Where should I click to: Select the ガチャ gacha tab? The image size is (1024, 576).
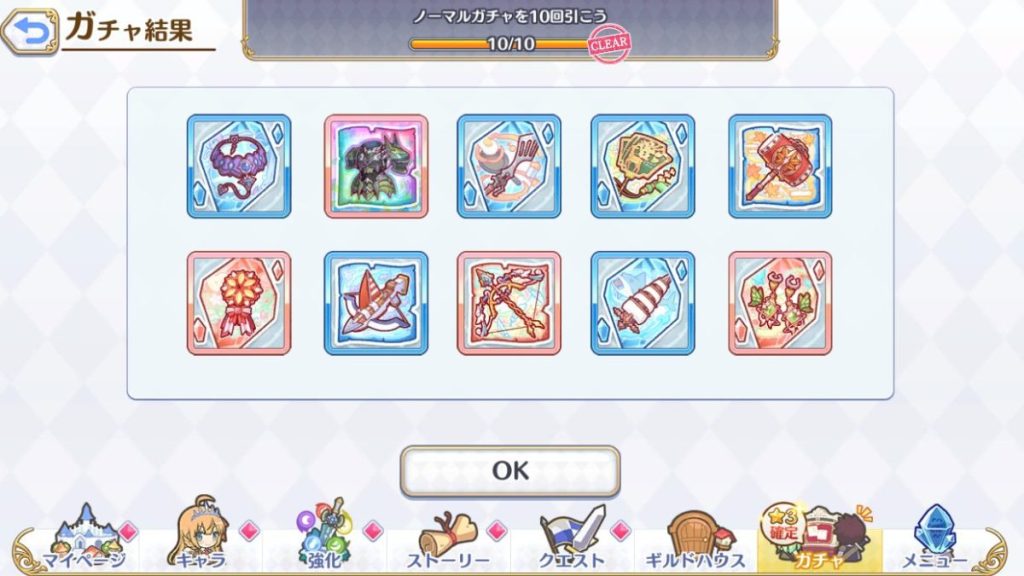point(817,540)
